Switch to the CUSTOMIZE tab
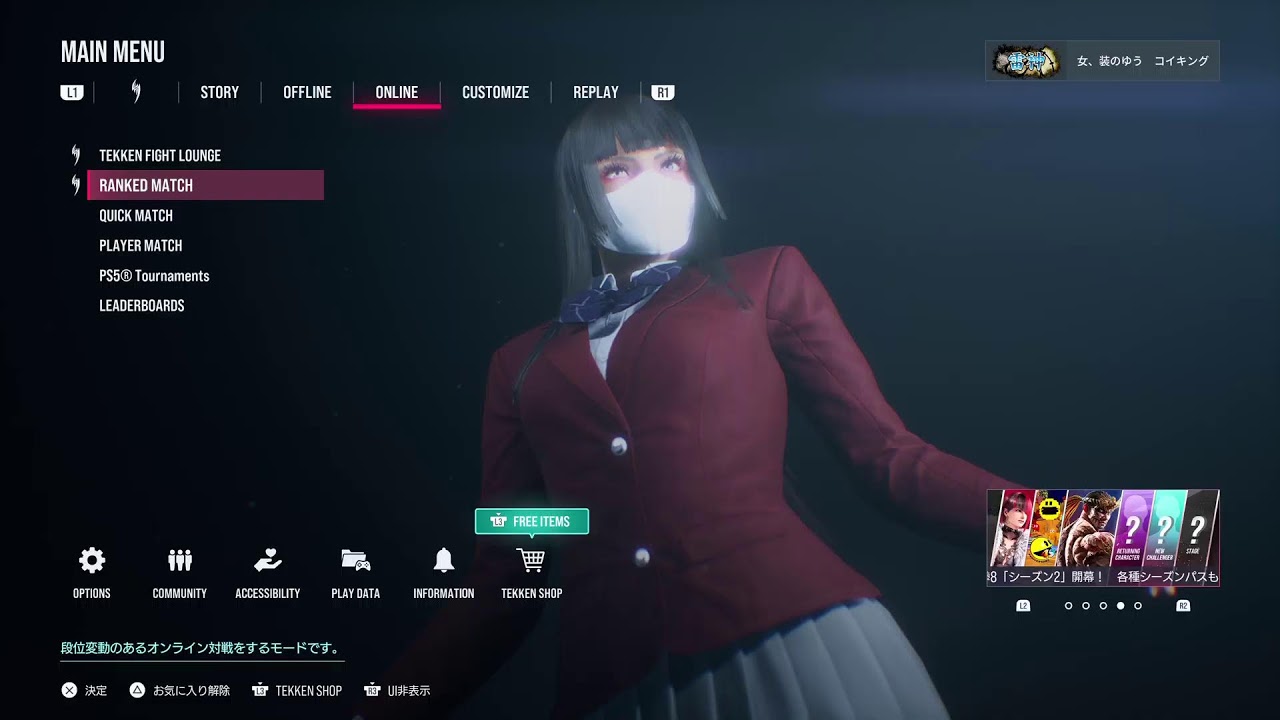 (495, 92)
